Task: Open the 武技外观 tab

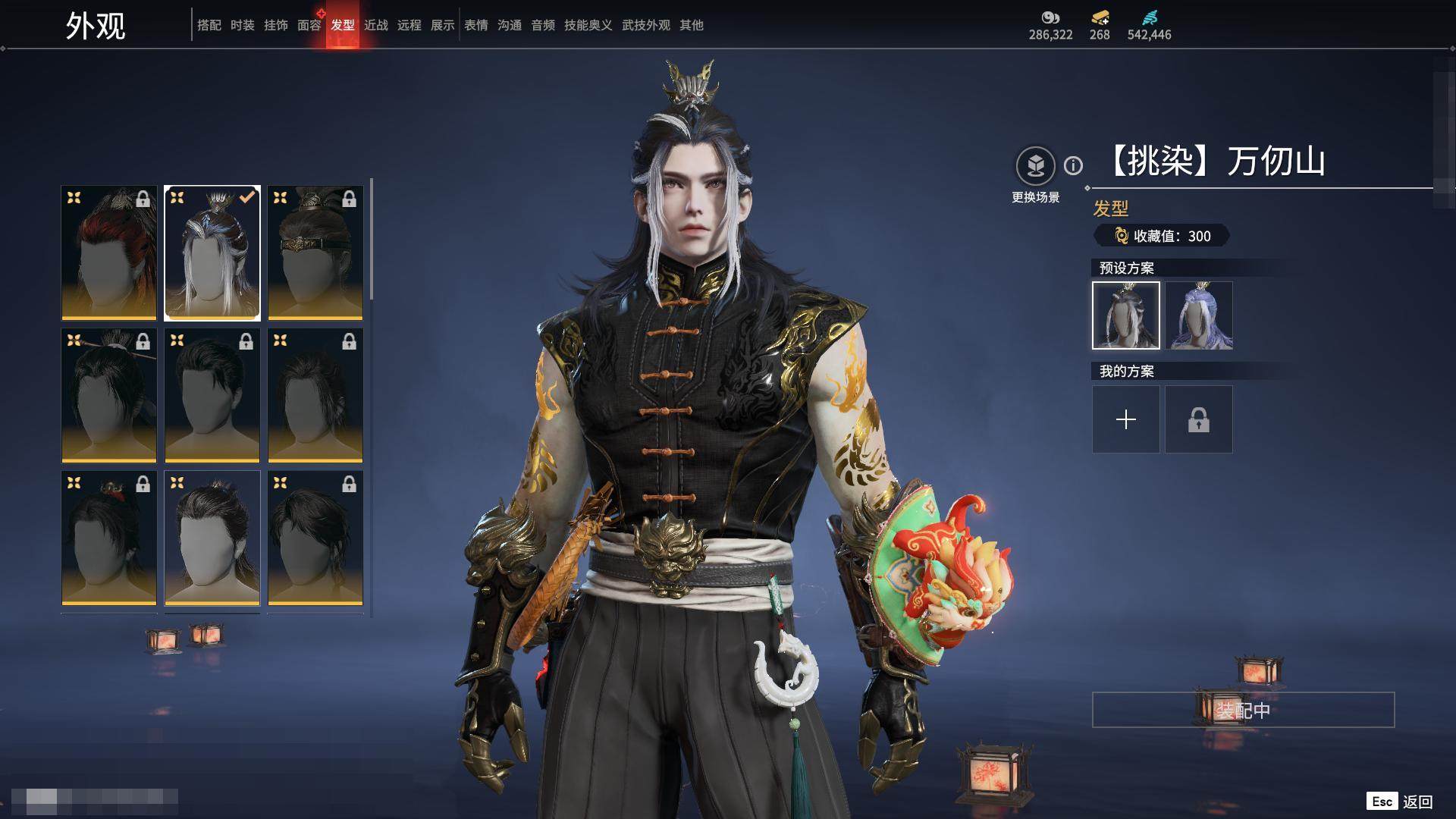Action: (x=645, y=25)
